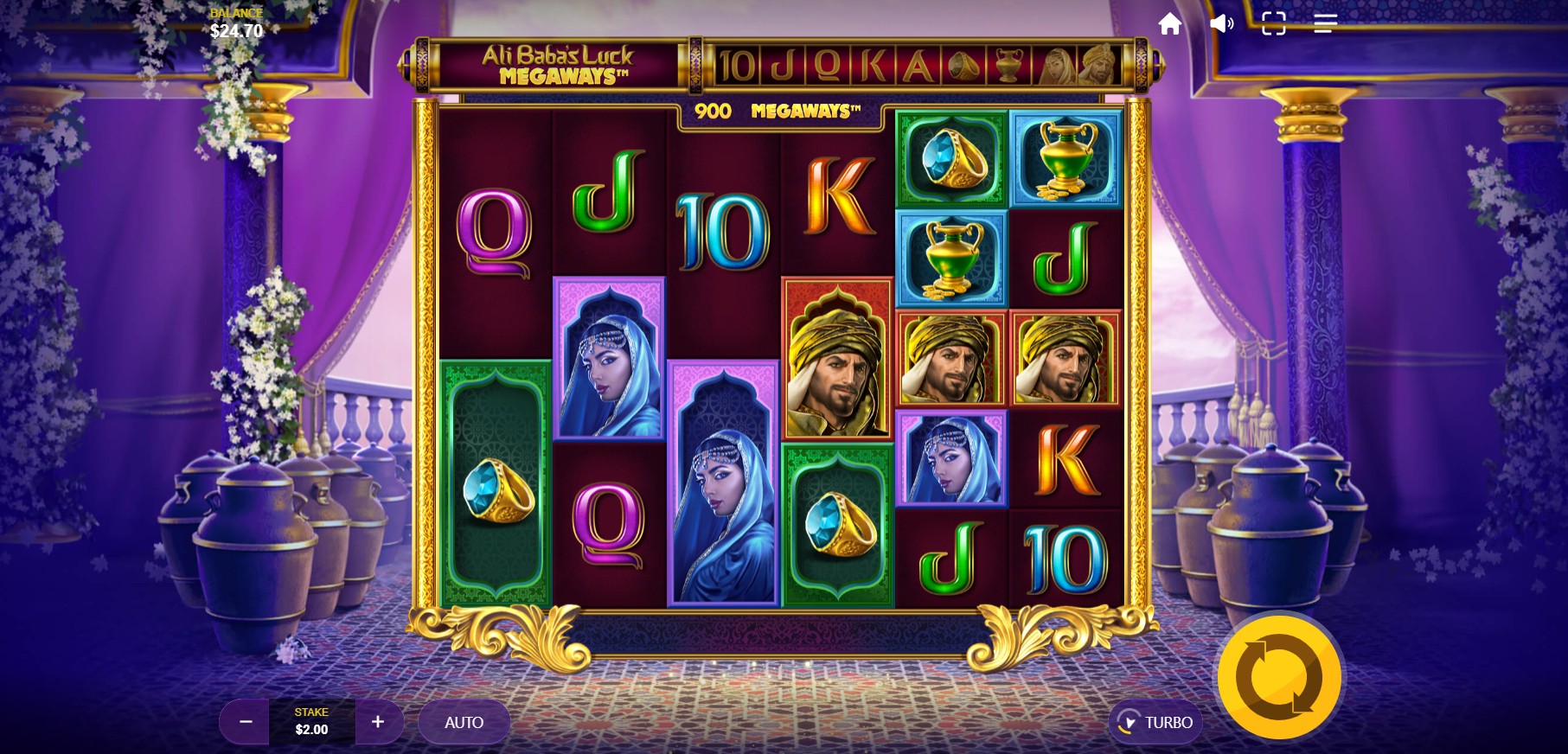The image size is (1568, 754).
Task: Increase the stake using the plus button
Action: (378, 722)
